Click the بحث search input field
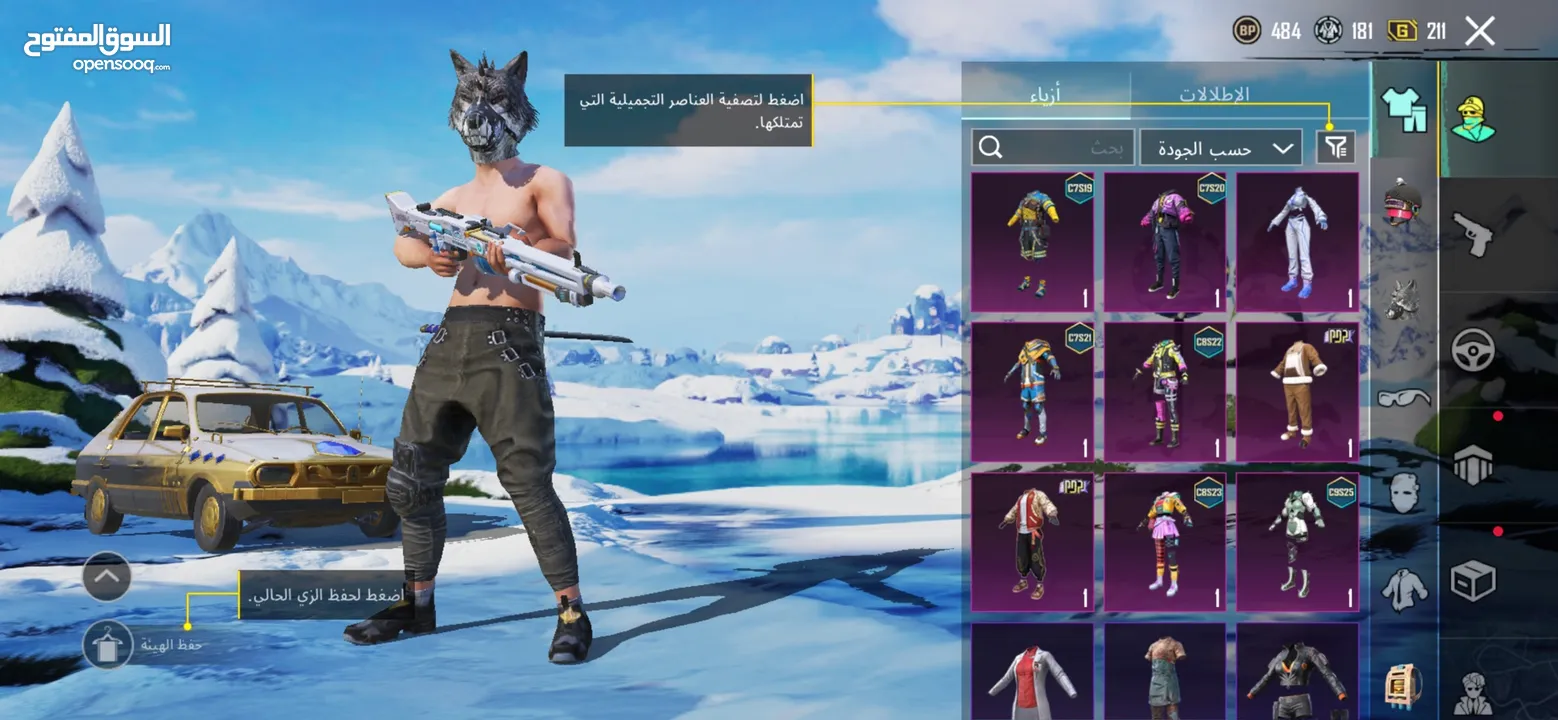This screenshot has width=1558, height=720. point(1070,147)
